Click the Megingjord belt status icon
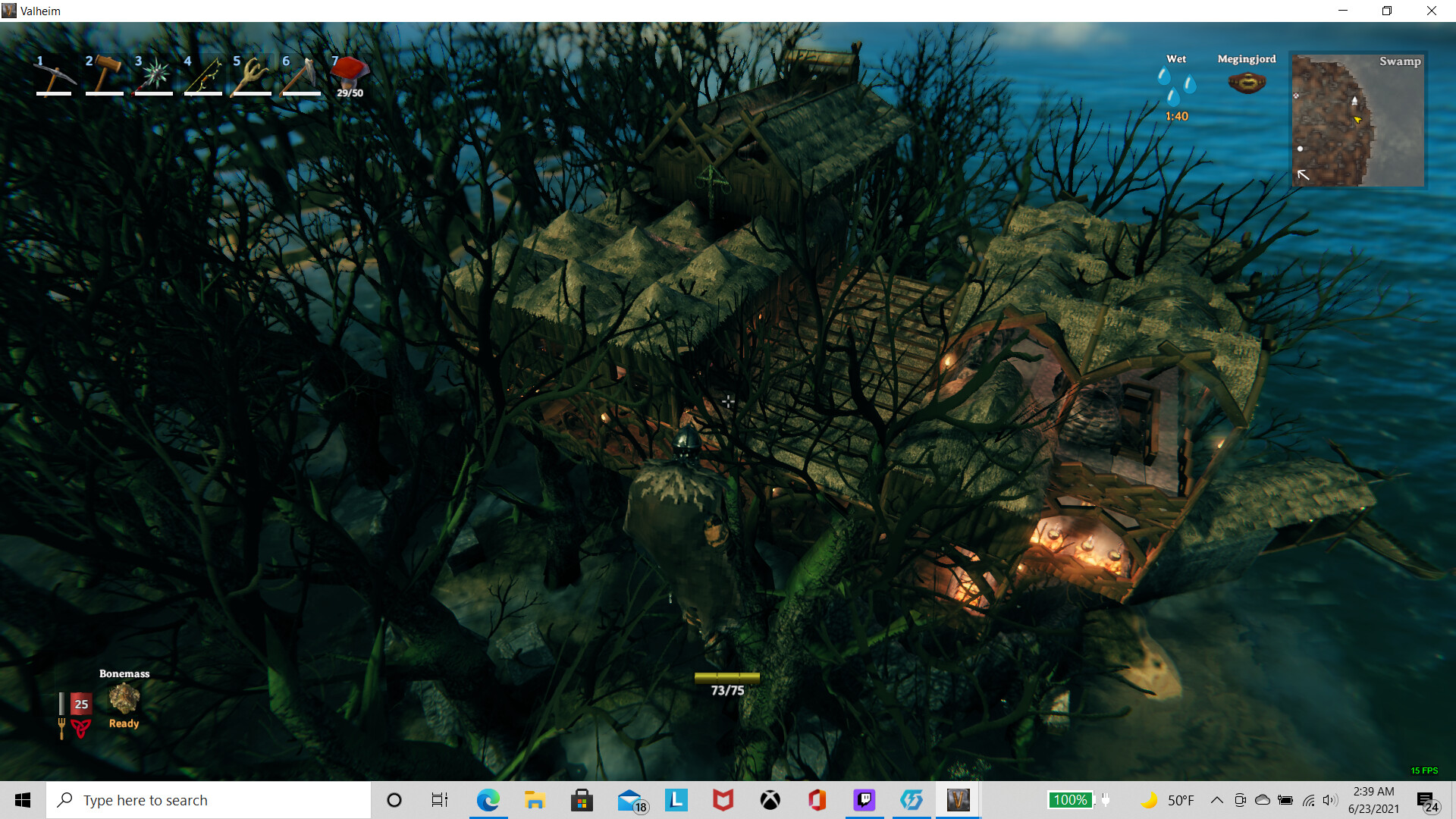 [x=1247, y=81]
